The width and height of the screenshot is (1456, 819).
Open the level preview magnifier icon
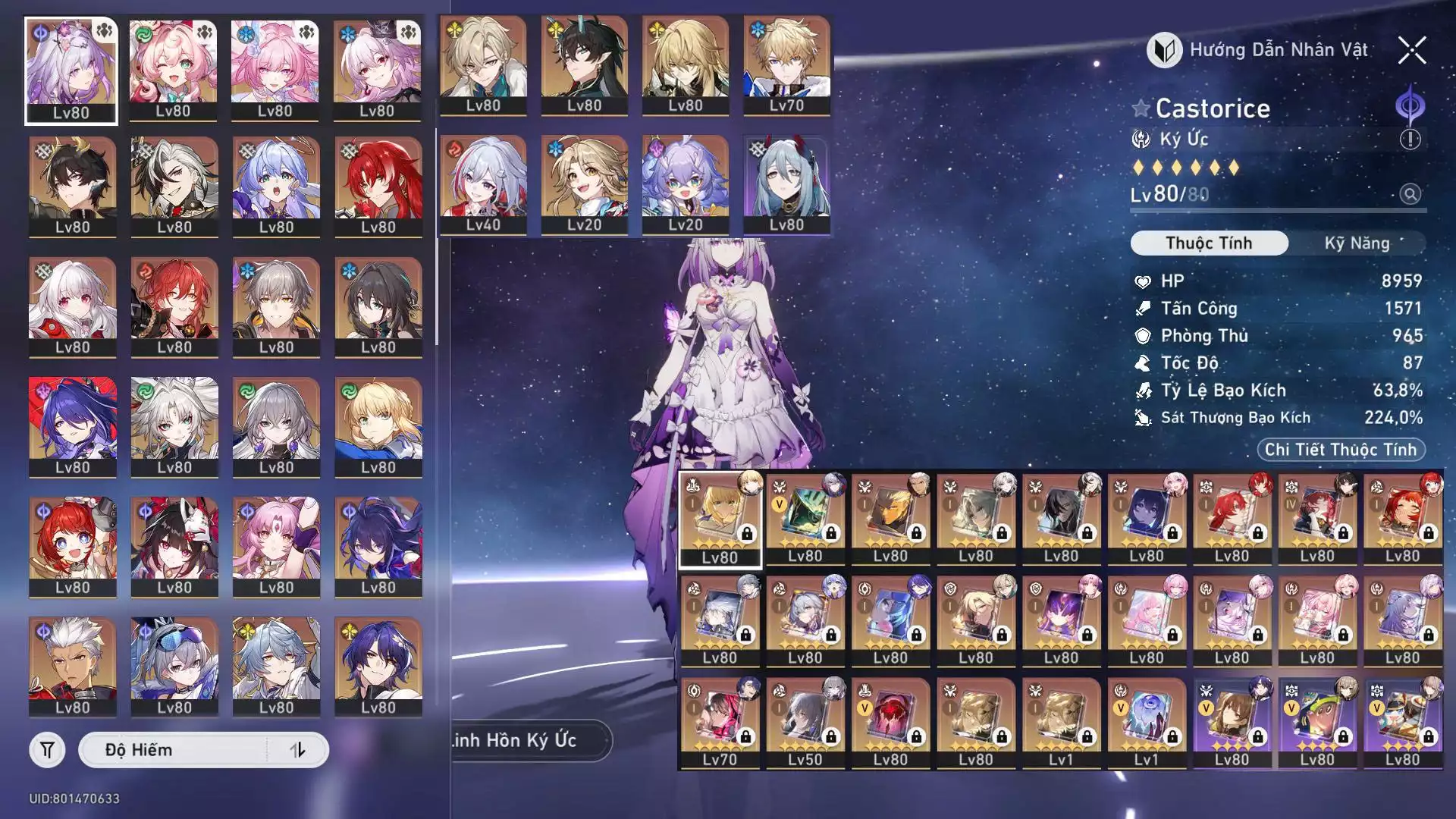point(1410,194)
